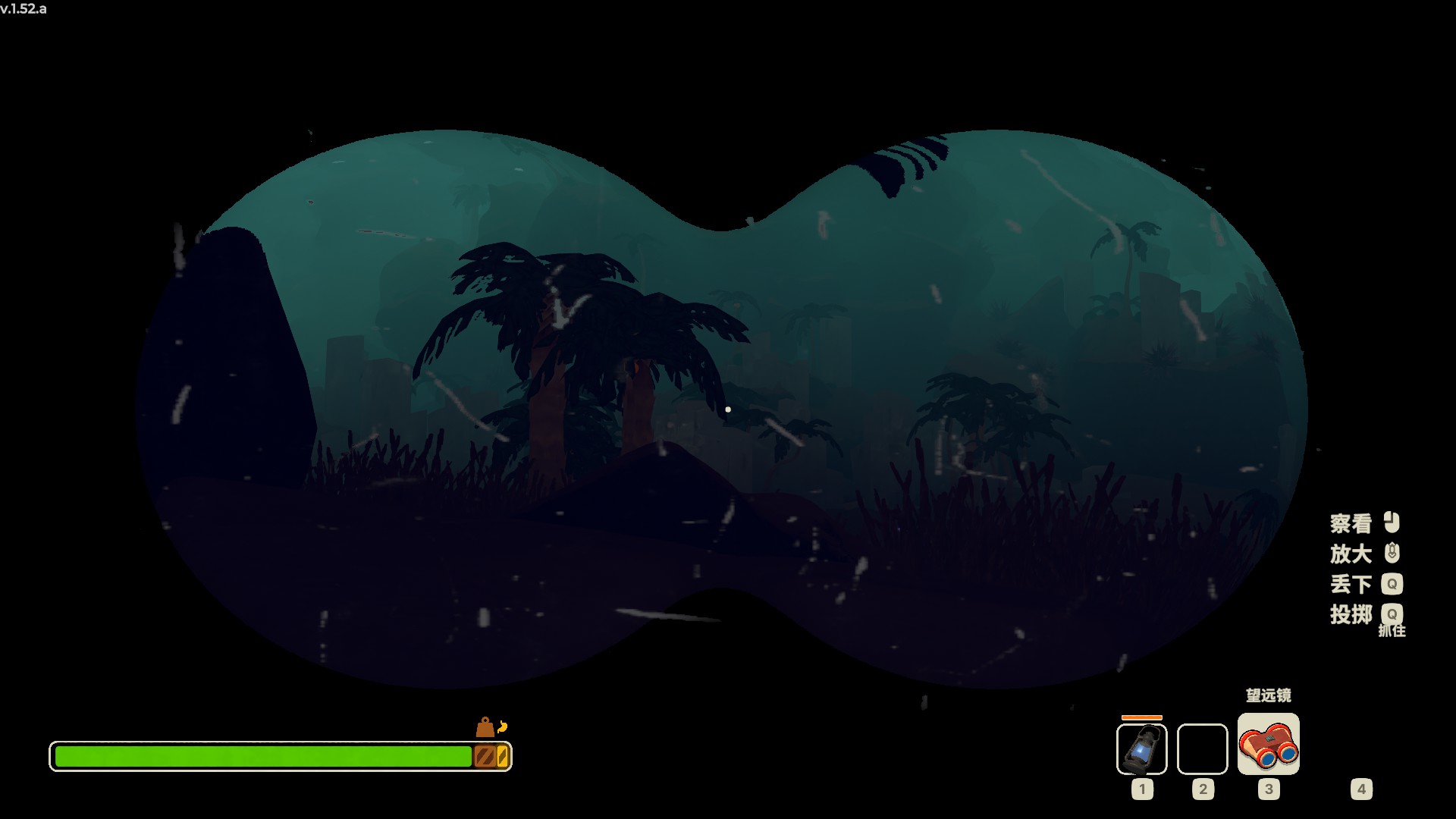
Task: Toggle the lantern's lit state in slot 1
Action: click(x=1141, y=749)
